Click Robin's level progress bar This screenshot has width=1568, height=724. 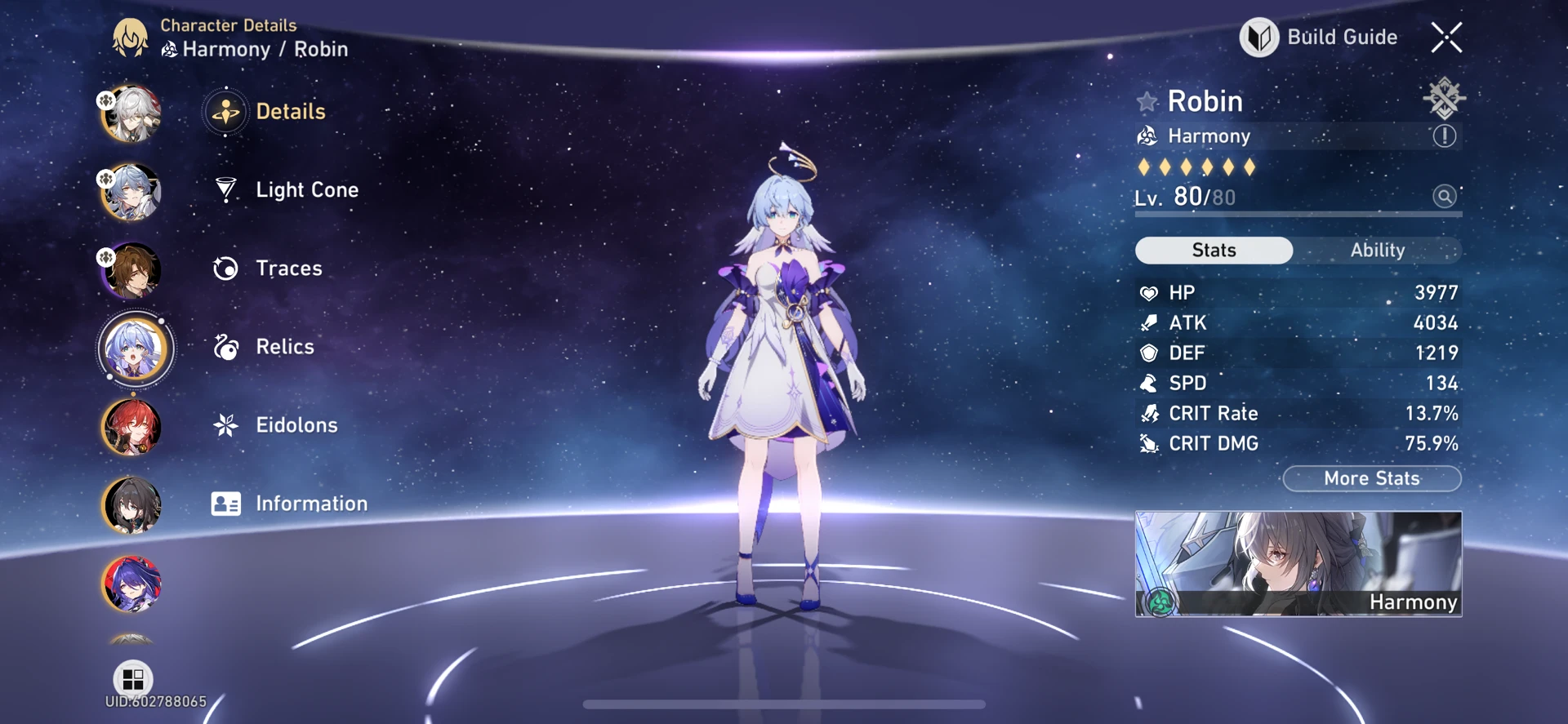coord(1297,214)
